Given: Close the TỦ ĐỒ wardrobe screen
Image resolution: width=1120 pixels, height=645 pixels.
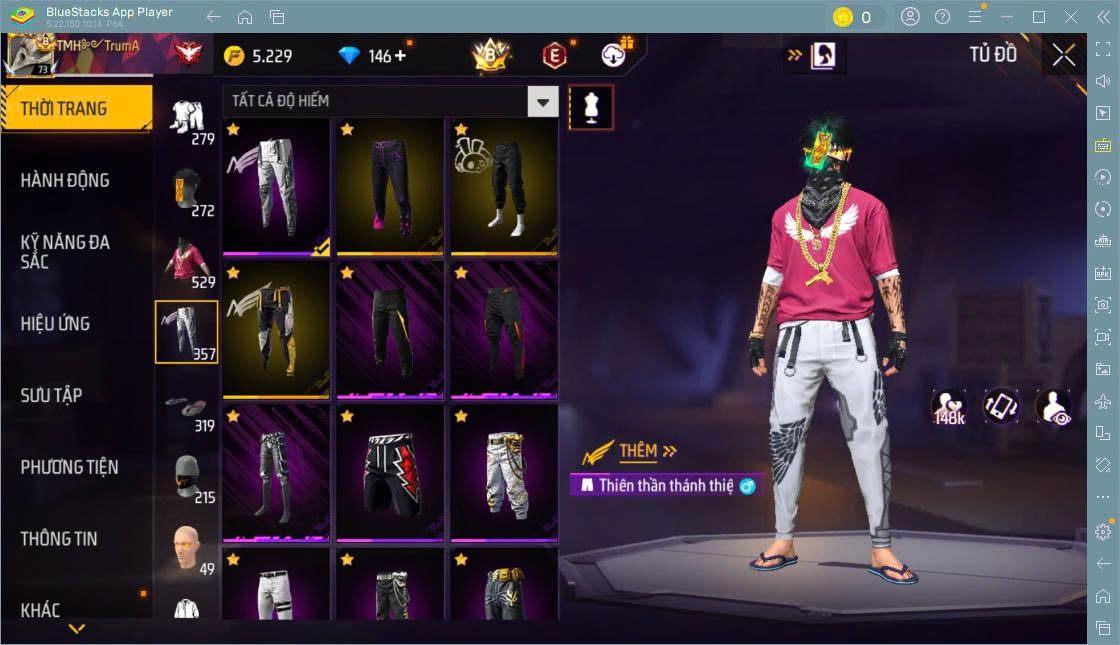Looking at the screenshot, I should pyautogui.click(x=1063, y=55).
